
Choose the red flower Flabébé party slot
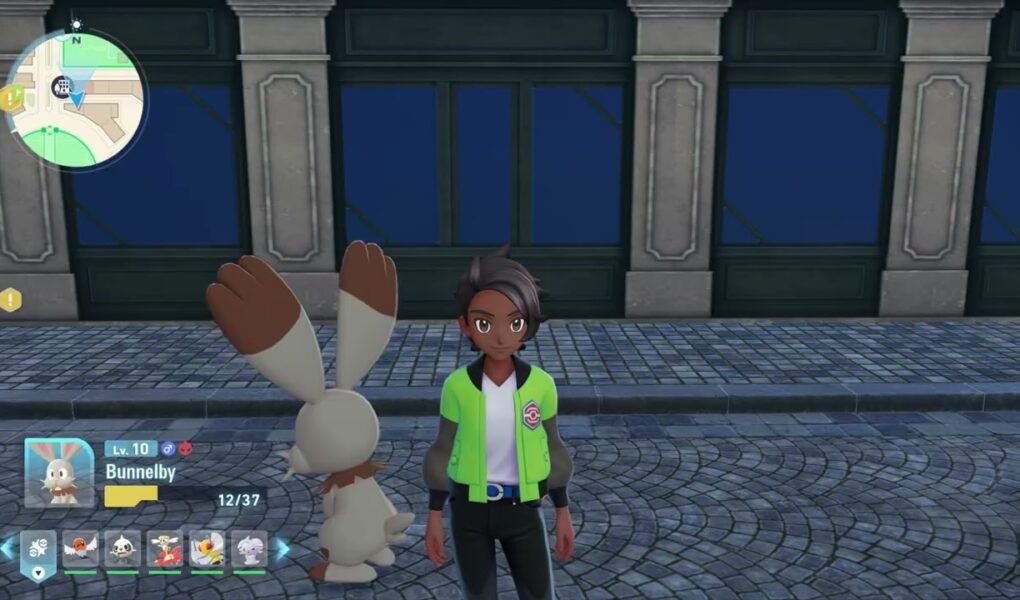click(165, 549)
